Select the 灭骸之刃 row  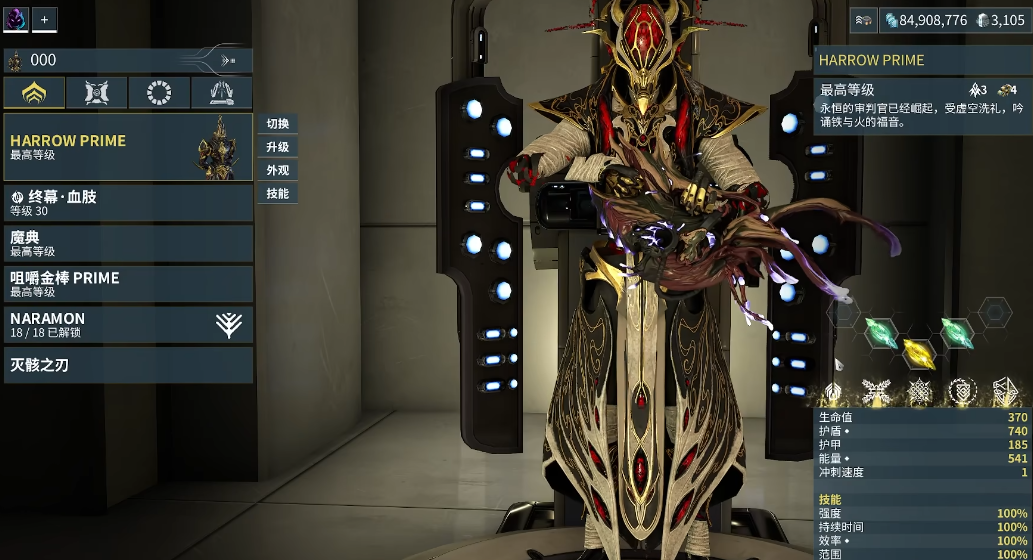[128, 365]
